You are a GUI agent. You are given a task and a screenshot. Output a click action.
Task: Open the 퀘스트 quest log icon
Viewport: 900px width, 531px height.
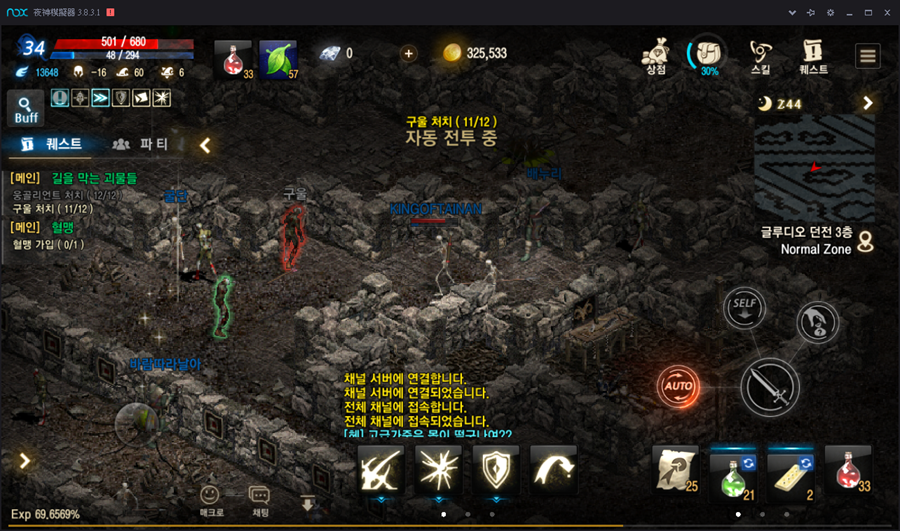[814, 55]
